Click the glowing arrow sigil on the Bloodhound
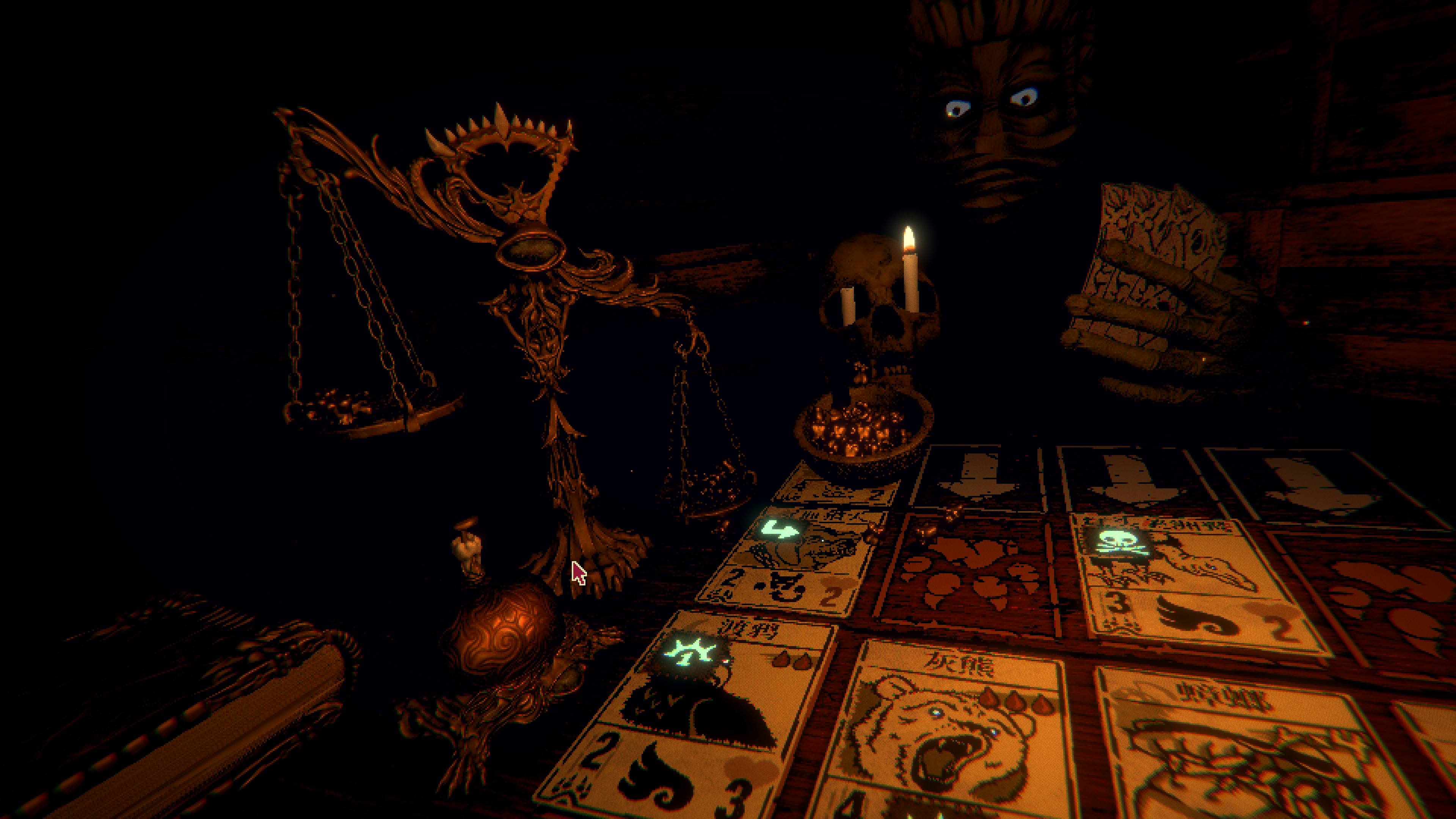1456x819 pixels. (781, 530)
